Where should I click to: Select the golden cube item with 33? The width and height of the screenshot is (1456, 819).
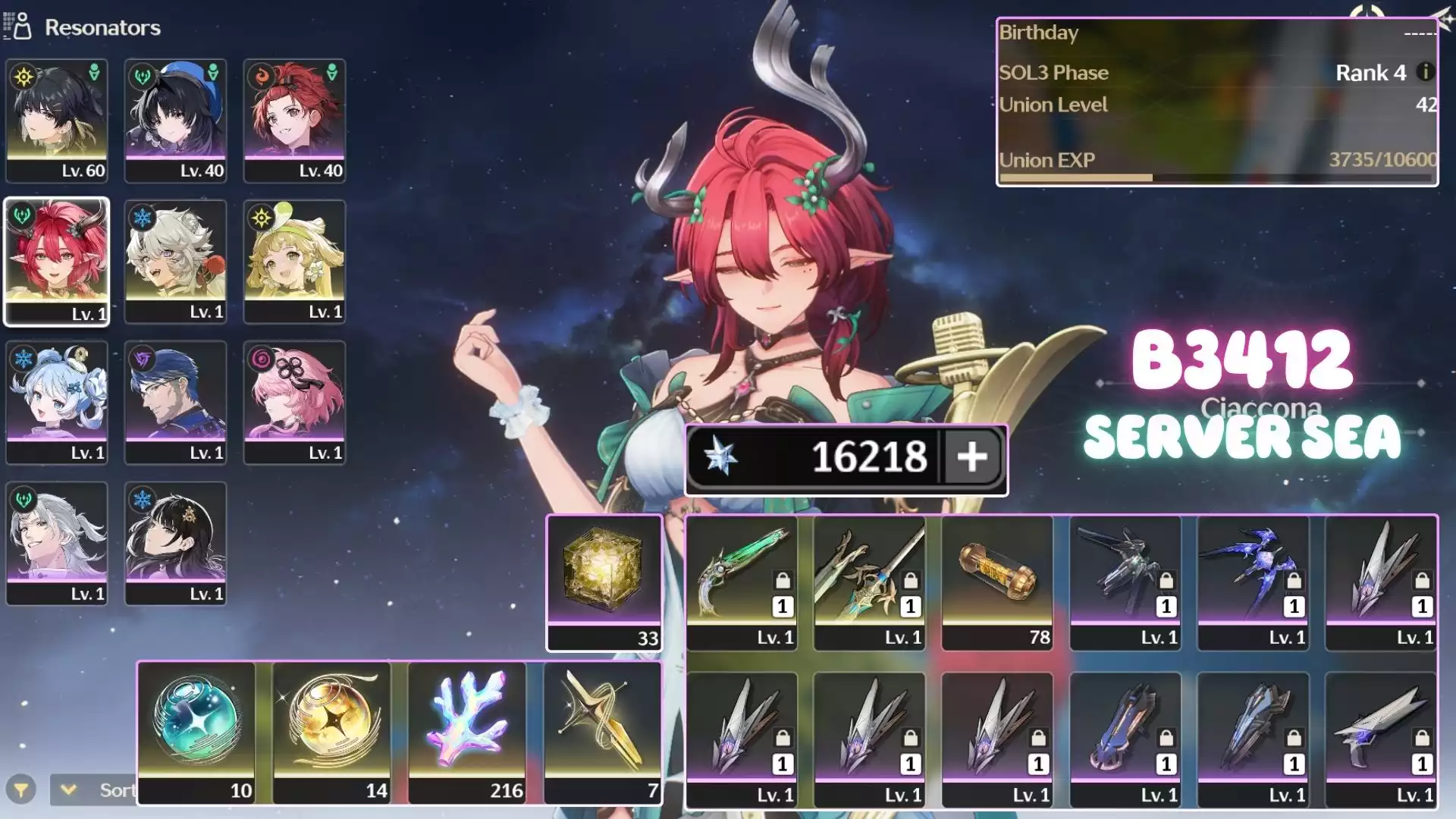pyautogui.click(x=604, y=582)
